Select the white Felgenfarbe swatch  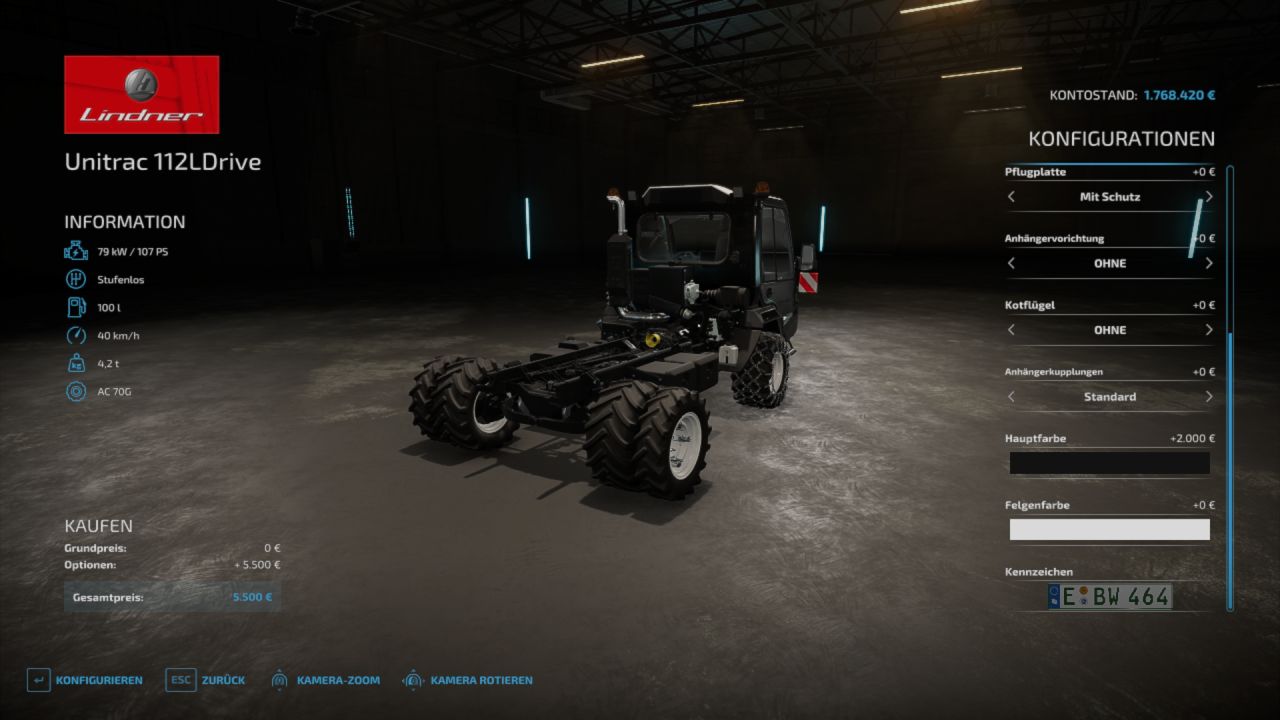click(x=1109, y=529)
